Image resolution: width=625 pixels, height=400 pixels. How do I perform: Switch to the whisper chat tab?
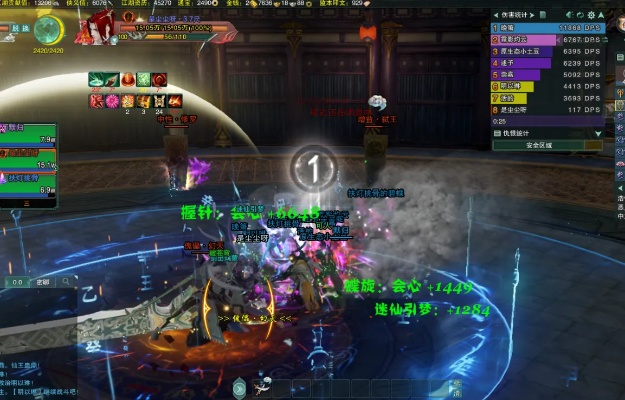tap(42, 283)
